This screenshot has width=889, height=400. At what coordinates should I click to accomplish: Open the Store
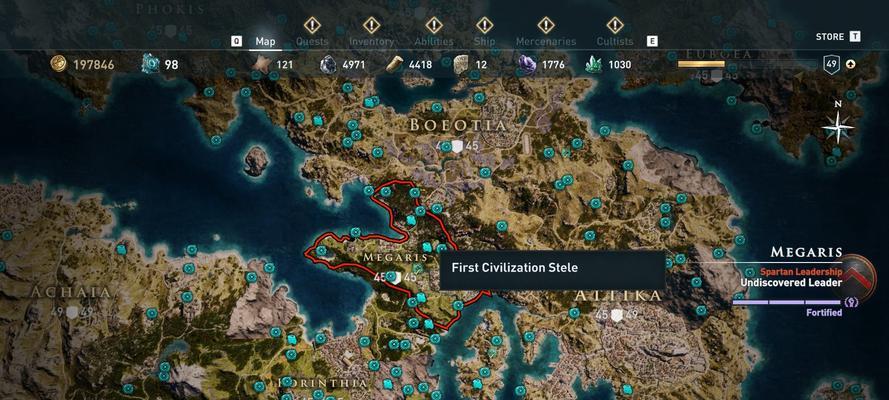tap(830, 37)
